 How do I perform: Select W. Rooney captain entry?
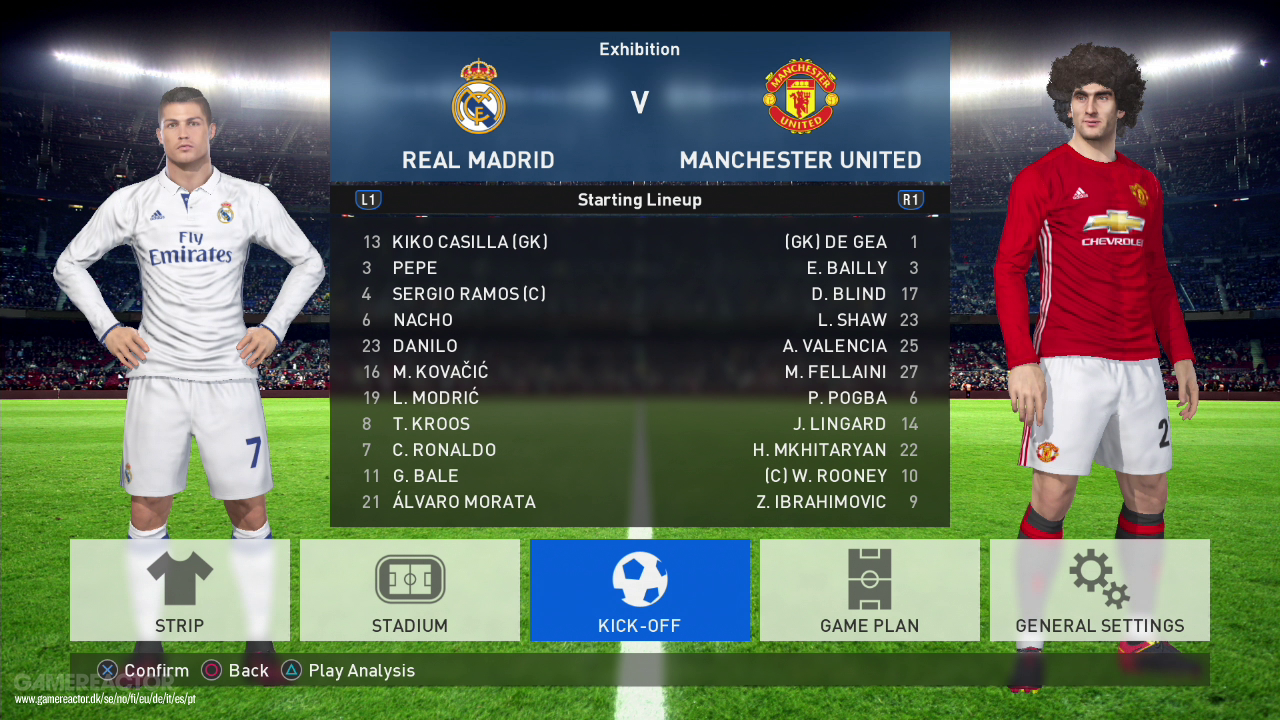coord(826,476)
